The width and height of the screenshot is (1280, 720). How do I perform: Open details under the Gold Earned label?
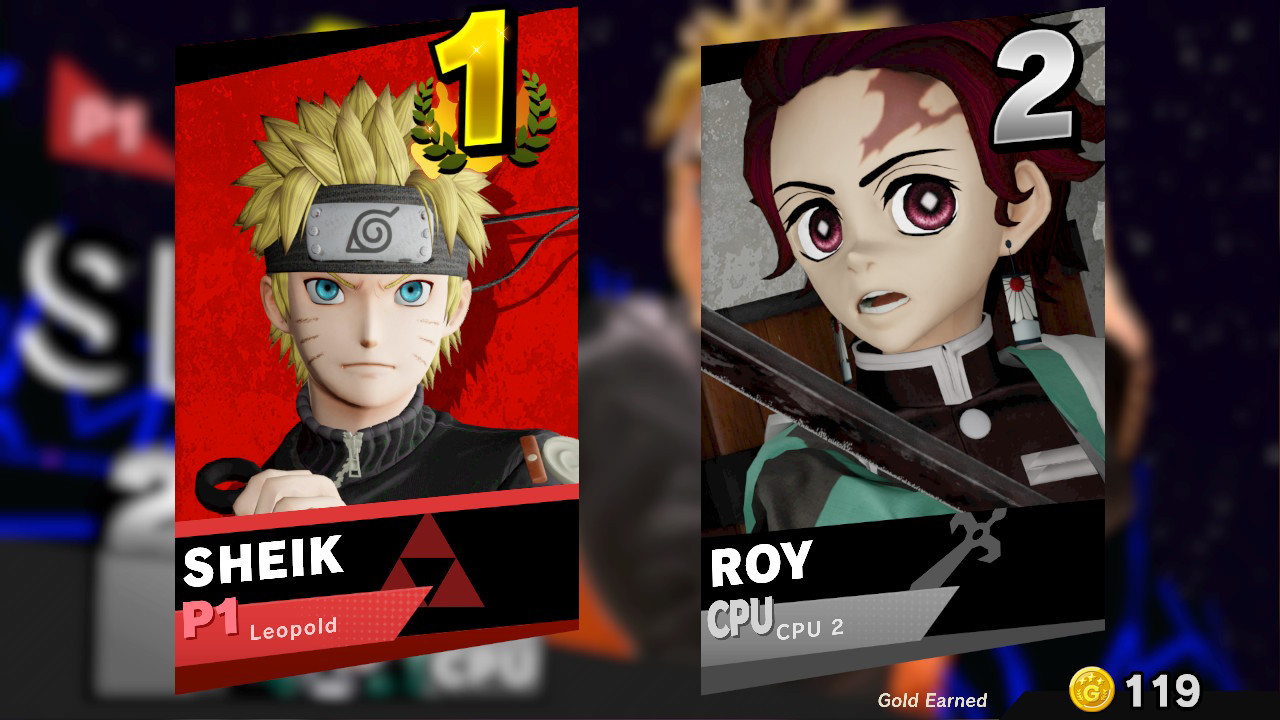pos(931,700)
